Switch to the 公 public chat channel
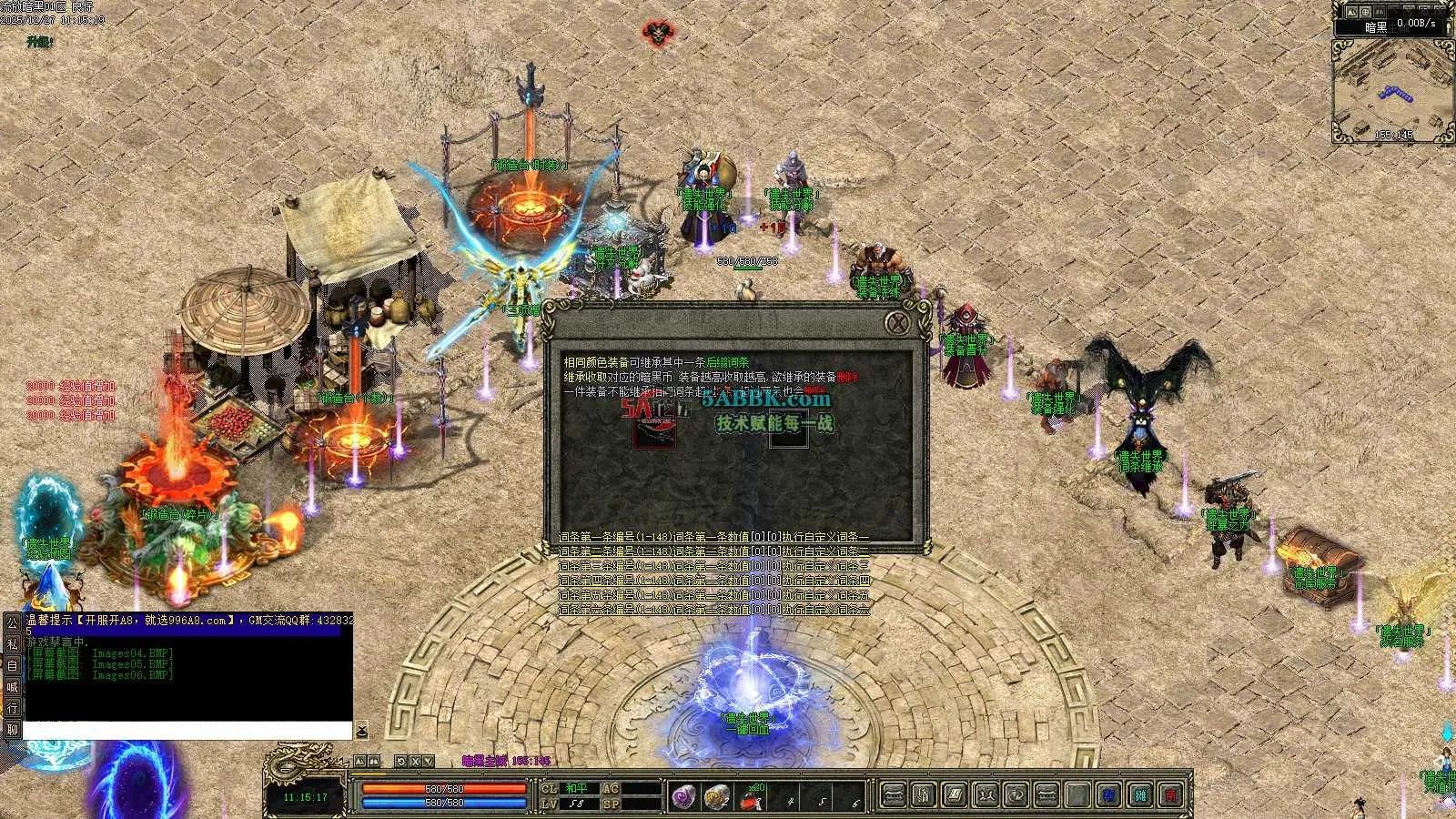The height and width of the screenshot is (819, 1456). tap(12, 623)
